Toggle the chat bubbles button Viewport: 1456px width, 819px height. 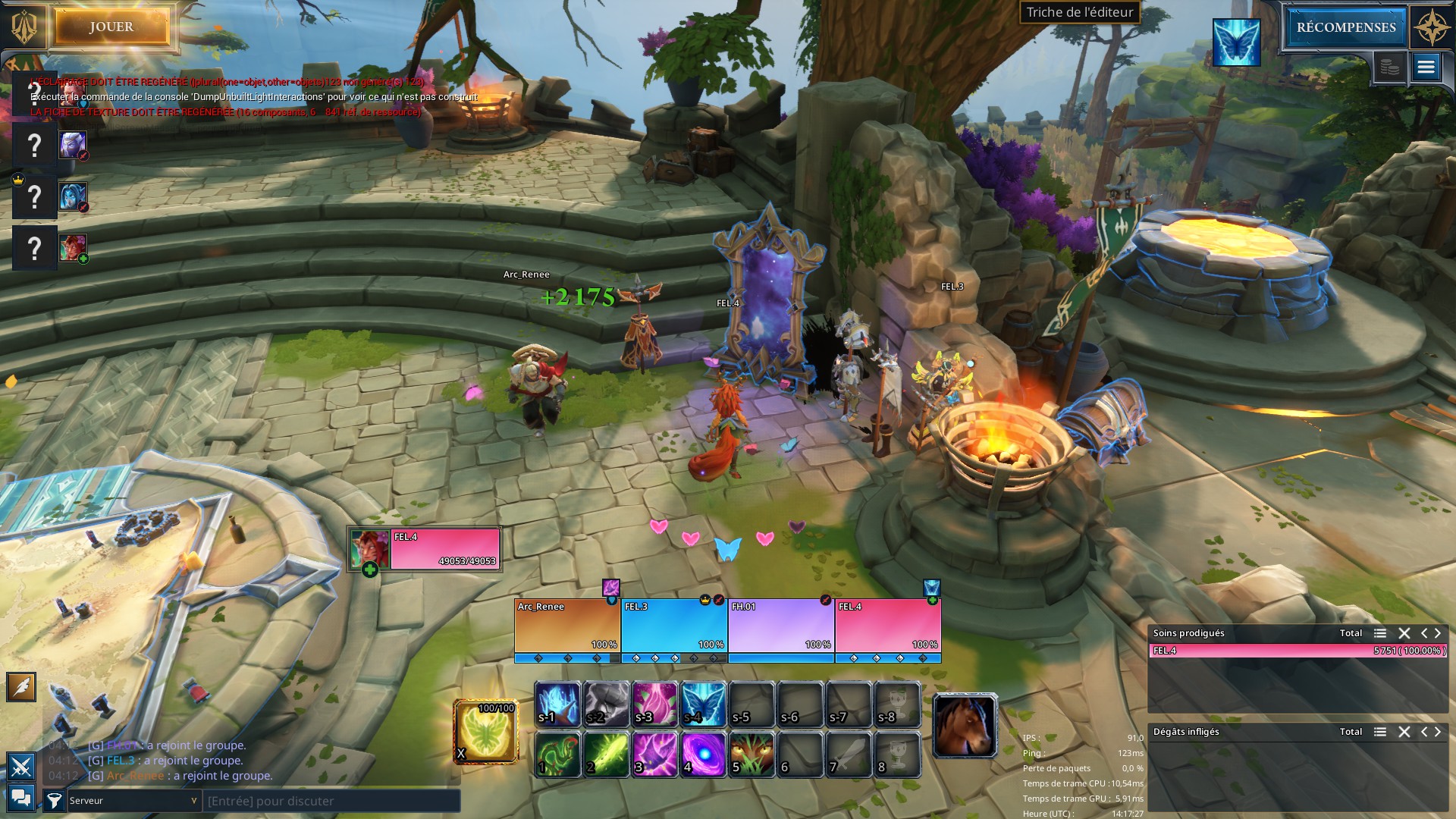point(21,797)
